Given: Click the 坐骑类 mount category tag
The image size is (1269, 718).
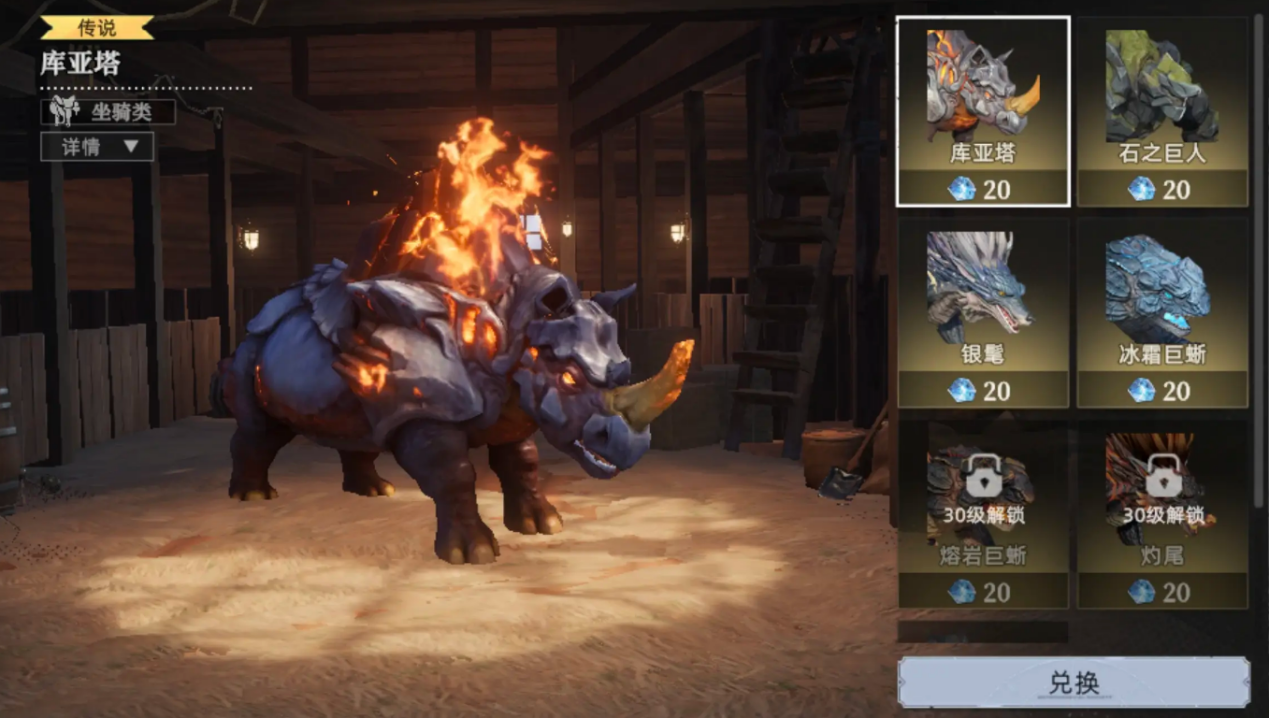Looking at the screenshot, I should tap(108, 112).
